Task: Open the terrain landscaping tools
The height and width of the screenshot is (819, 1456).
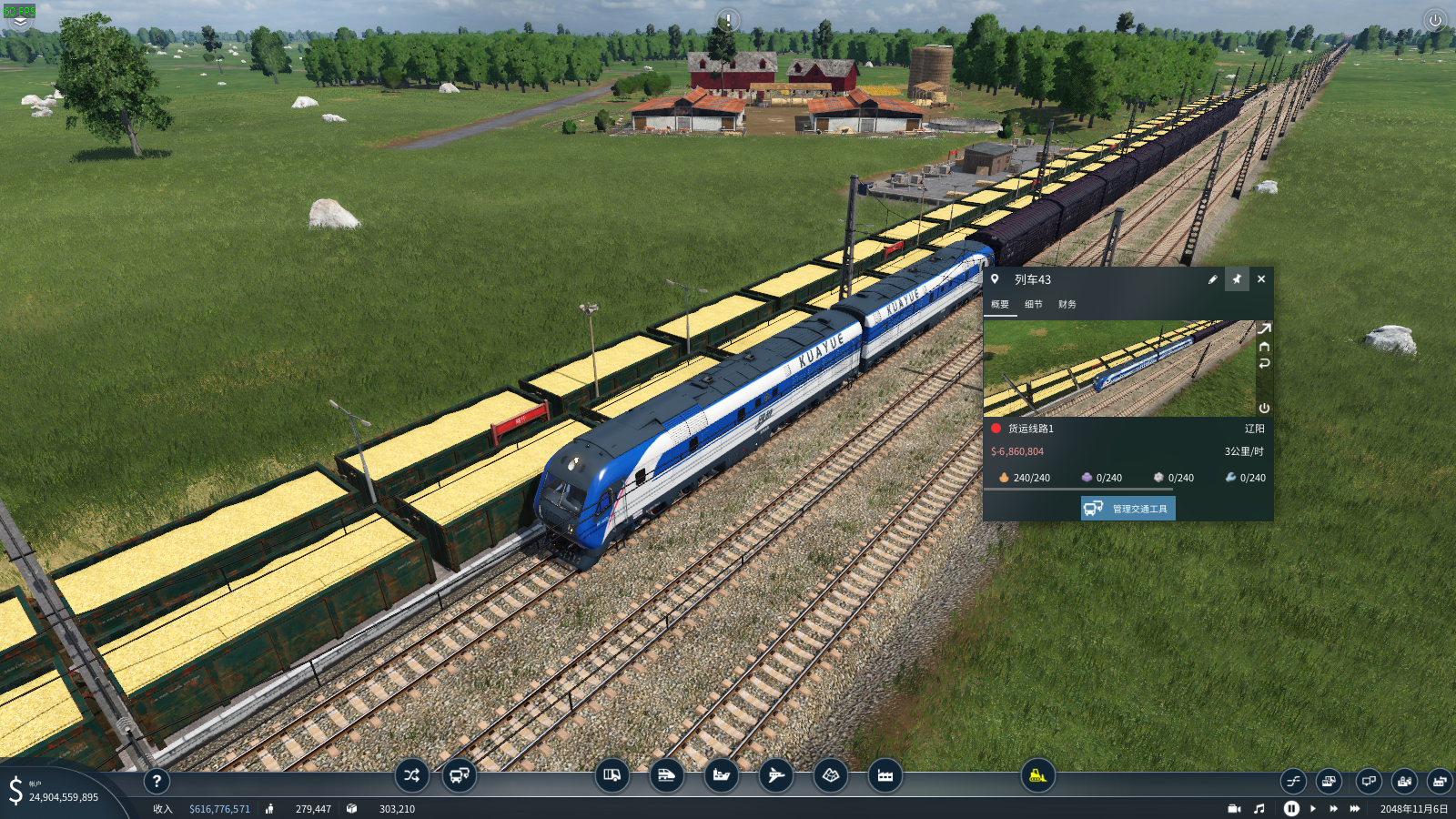Action: (831, 775)
